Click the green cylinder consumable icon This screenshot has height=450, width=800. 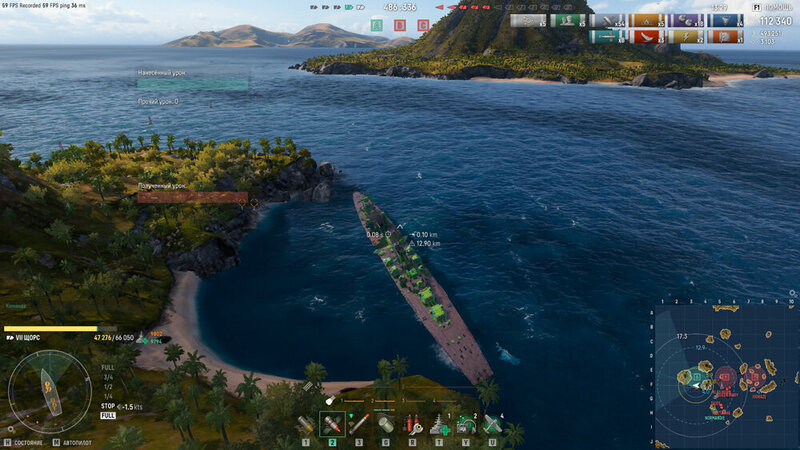tap(385, 424)
